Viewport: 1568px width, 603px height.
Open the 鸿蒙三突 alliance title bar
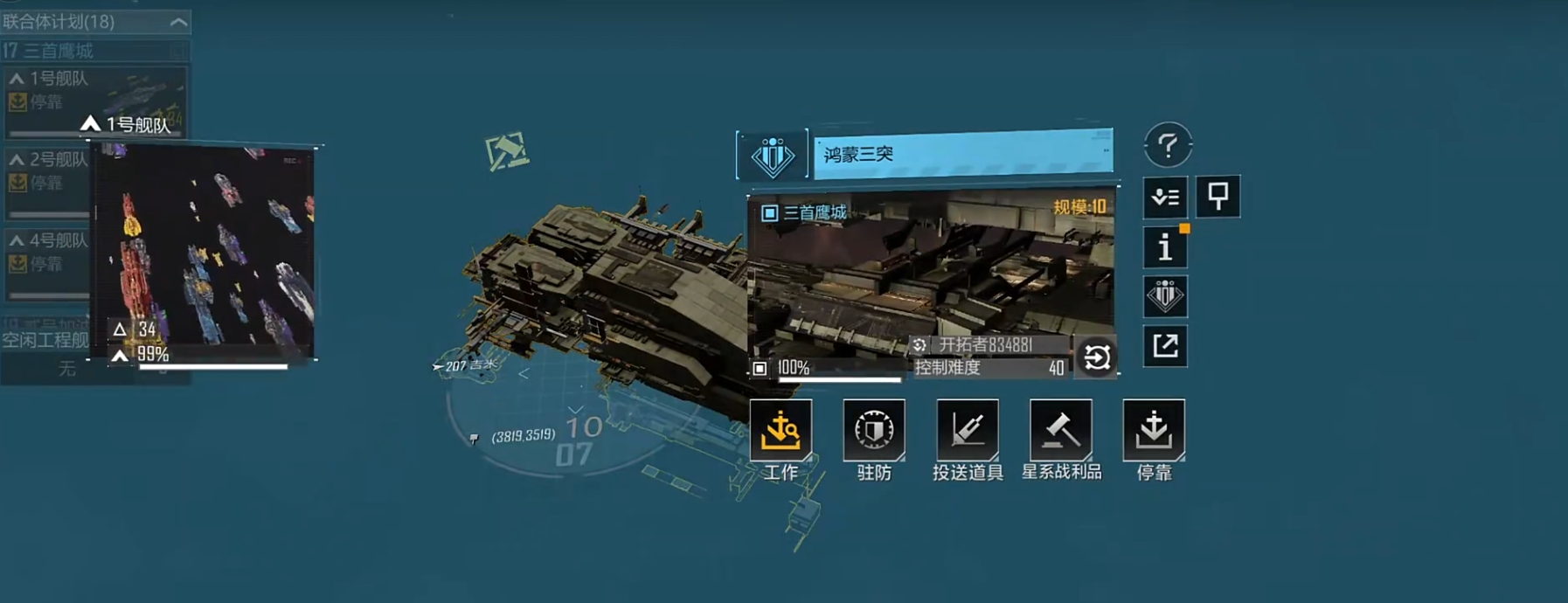point(962,155)
